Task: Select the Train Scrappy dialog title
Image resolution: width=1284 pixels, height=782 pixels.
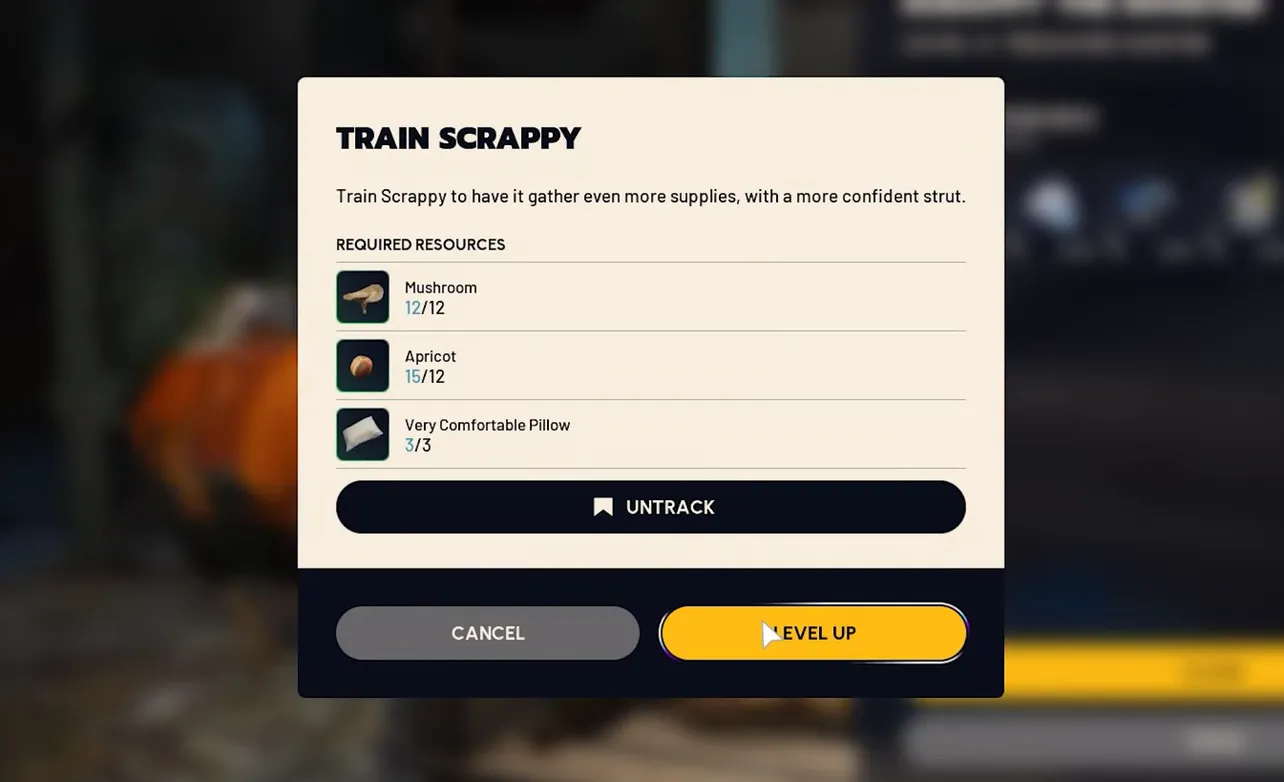Action: coord(459,137)
